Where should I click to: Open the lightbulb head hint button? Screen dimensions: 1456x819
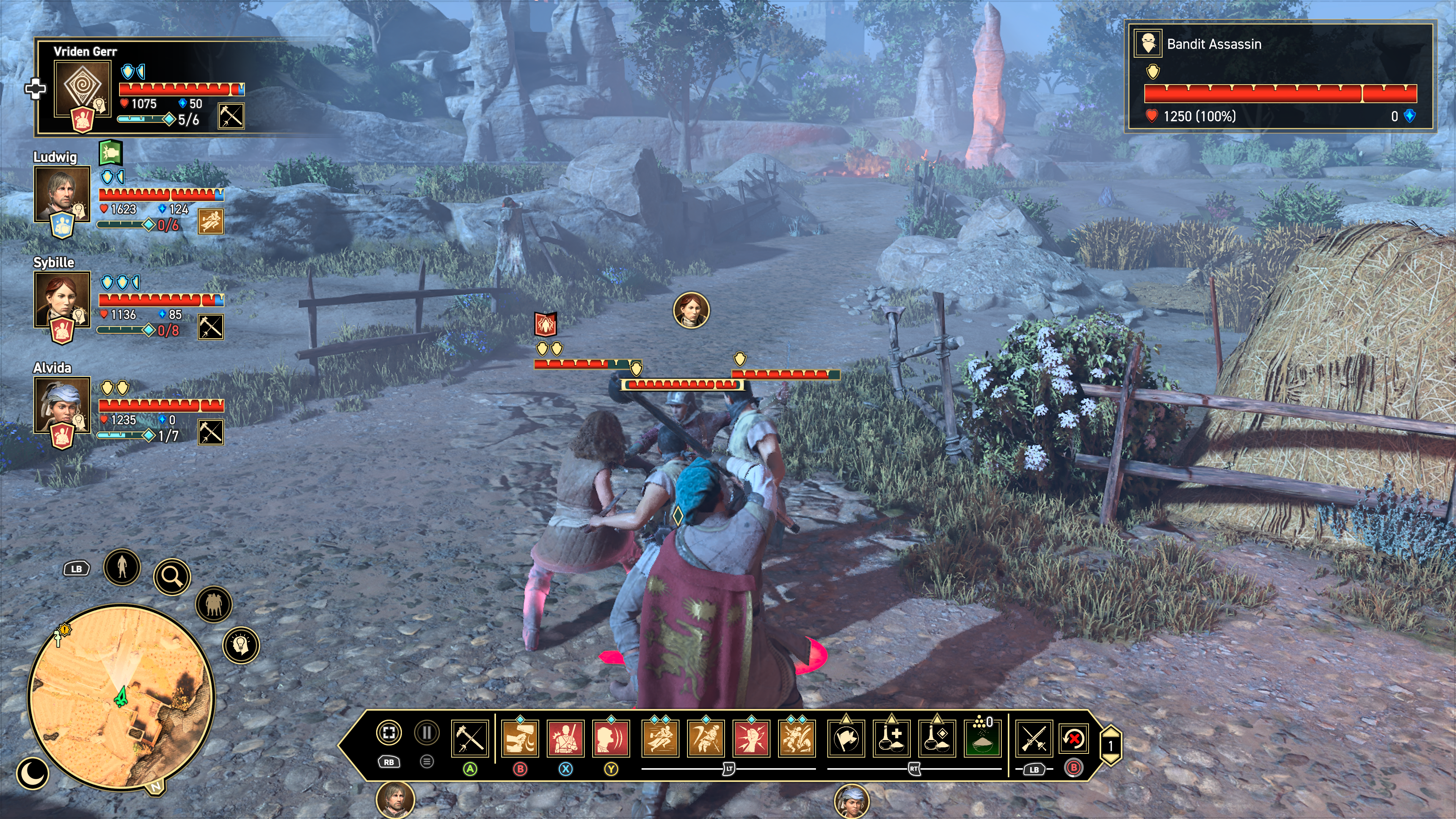242,645
